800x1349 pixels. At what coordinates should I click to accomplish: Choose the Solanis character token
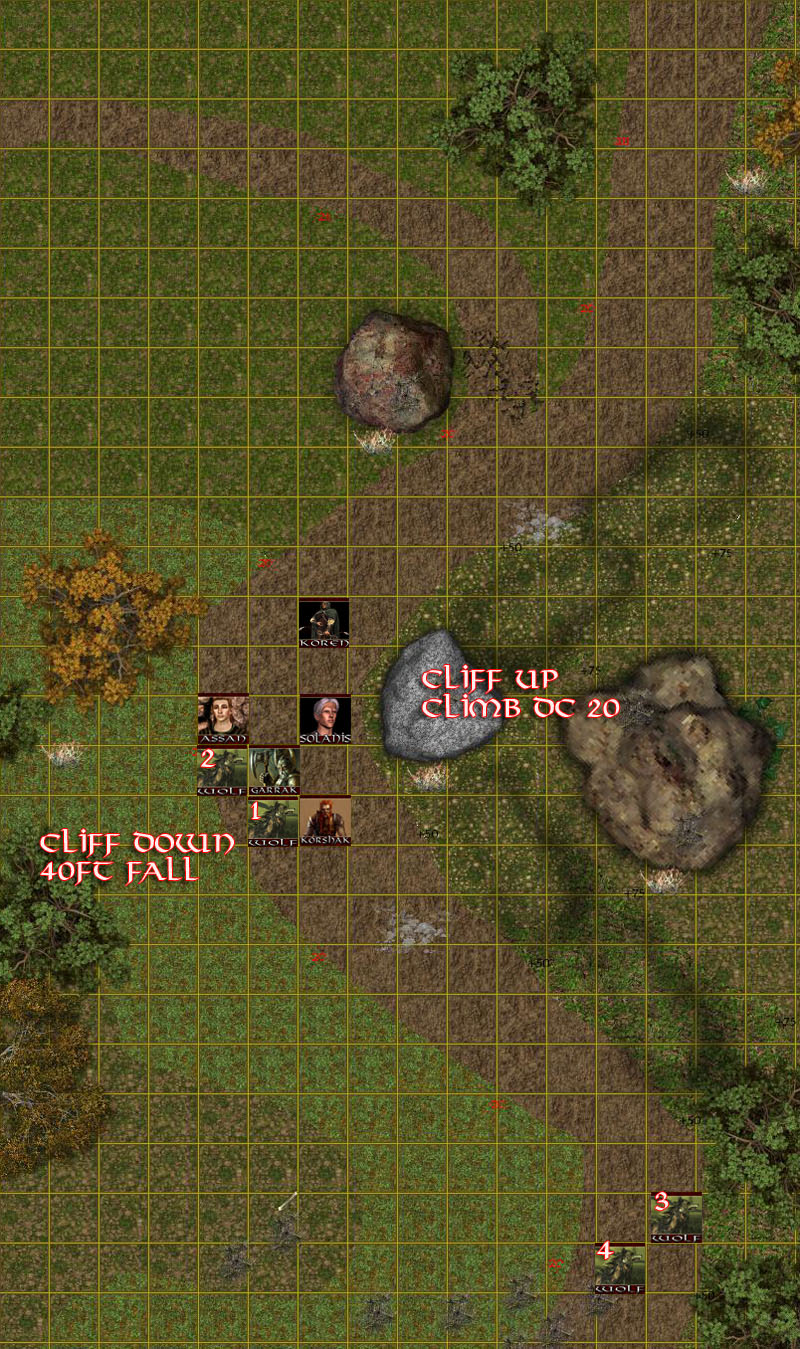click(325, 719)
